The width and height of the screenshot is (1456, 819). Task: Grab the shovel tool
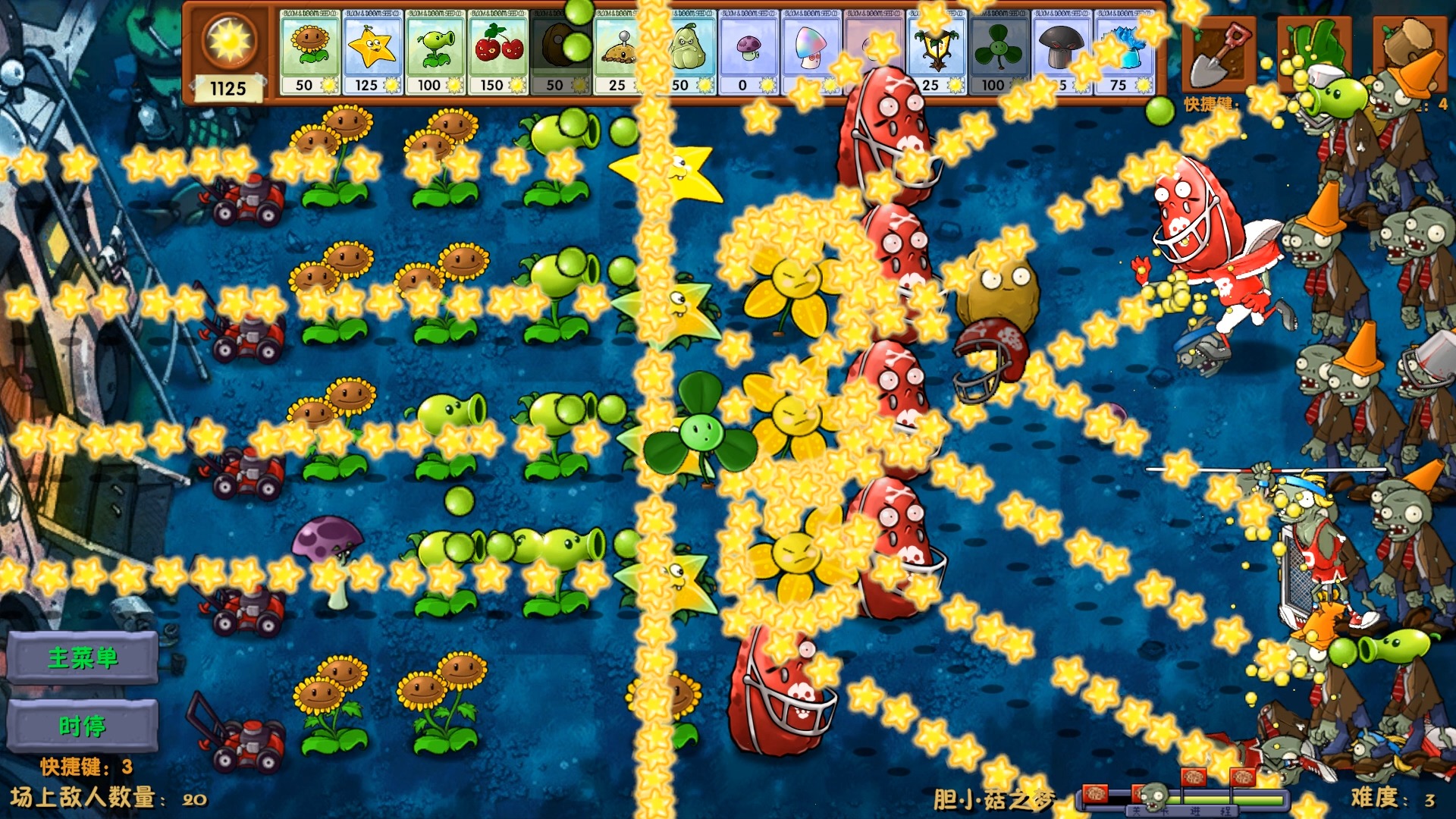pos(1219,55)
